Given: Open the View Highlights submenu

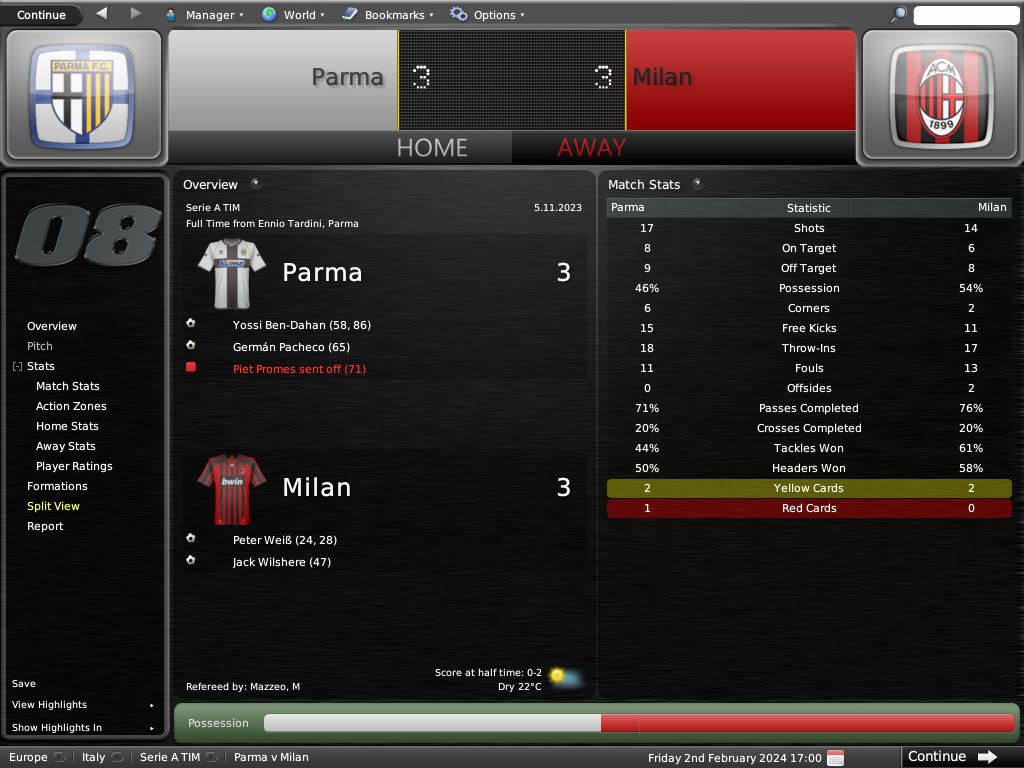Looking at the screenshot, I should 82,705.
